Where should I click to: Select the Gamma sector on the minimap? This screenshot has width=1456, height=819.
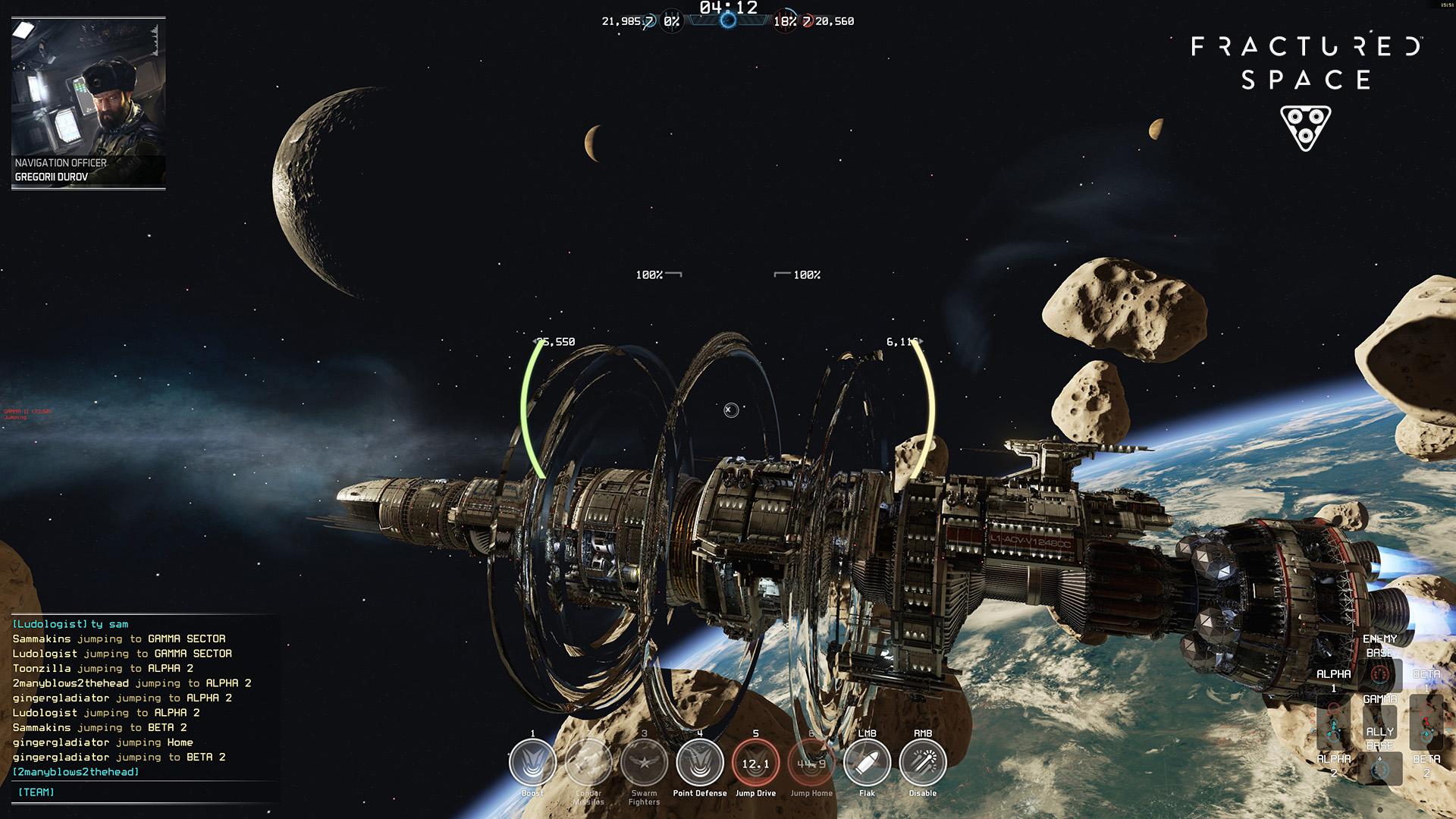1379,720
